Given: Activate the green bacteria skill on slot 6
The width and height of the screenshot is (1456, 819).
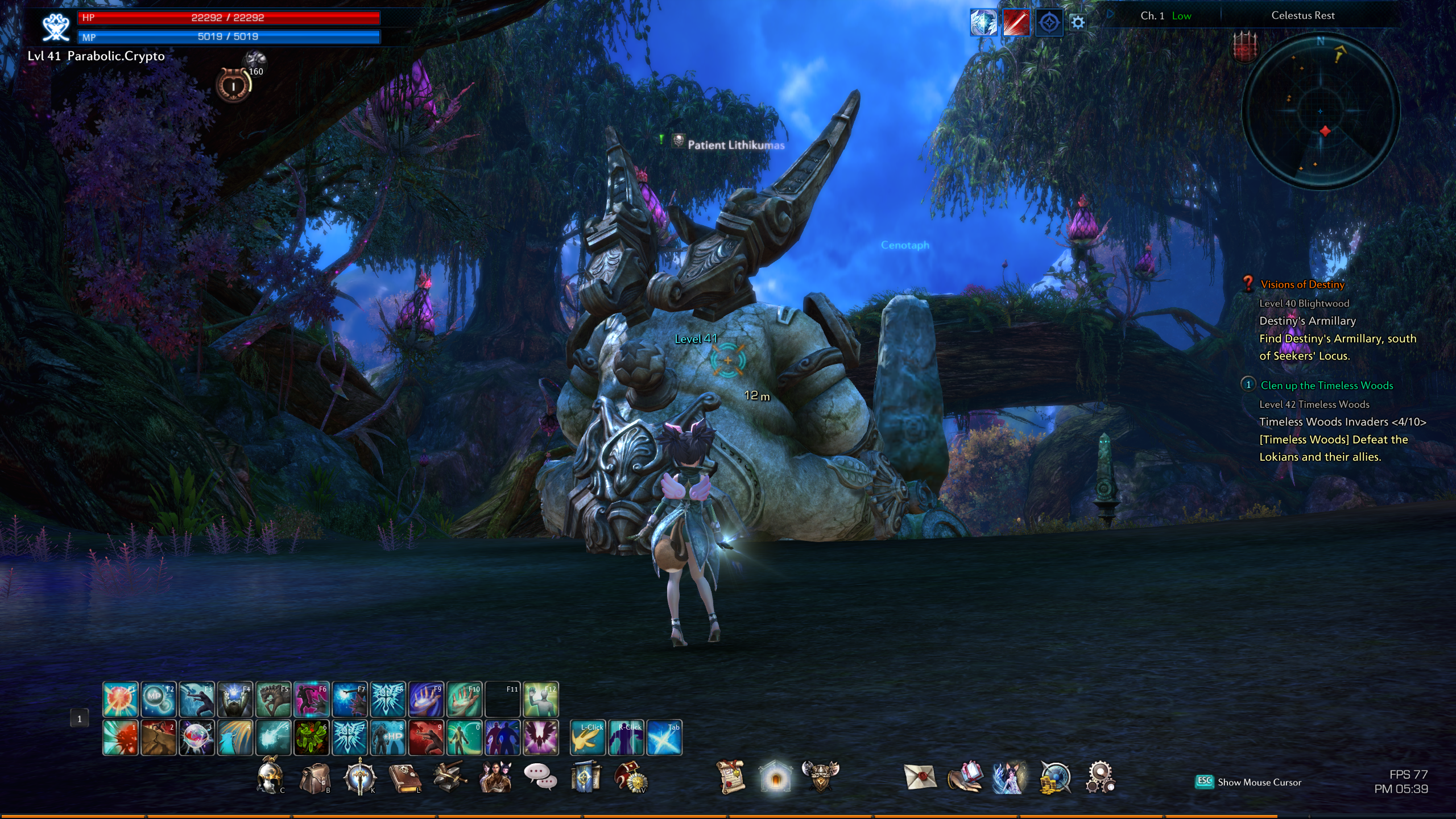Looking at the screenshot, I should coord(311,738).
